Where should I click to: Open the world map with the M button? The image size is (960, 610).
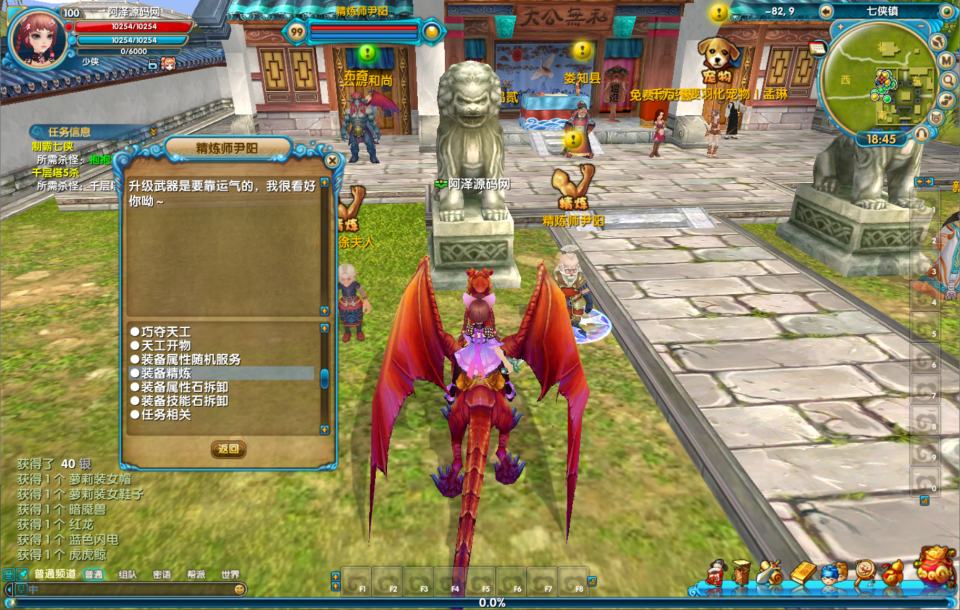(946, 60)
